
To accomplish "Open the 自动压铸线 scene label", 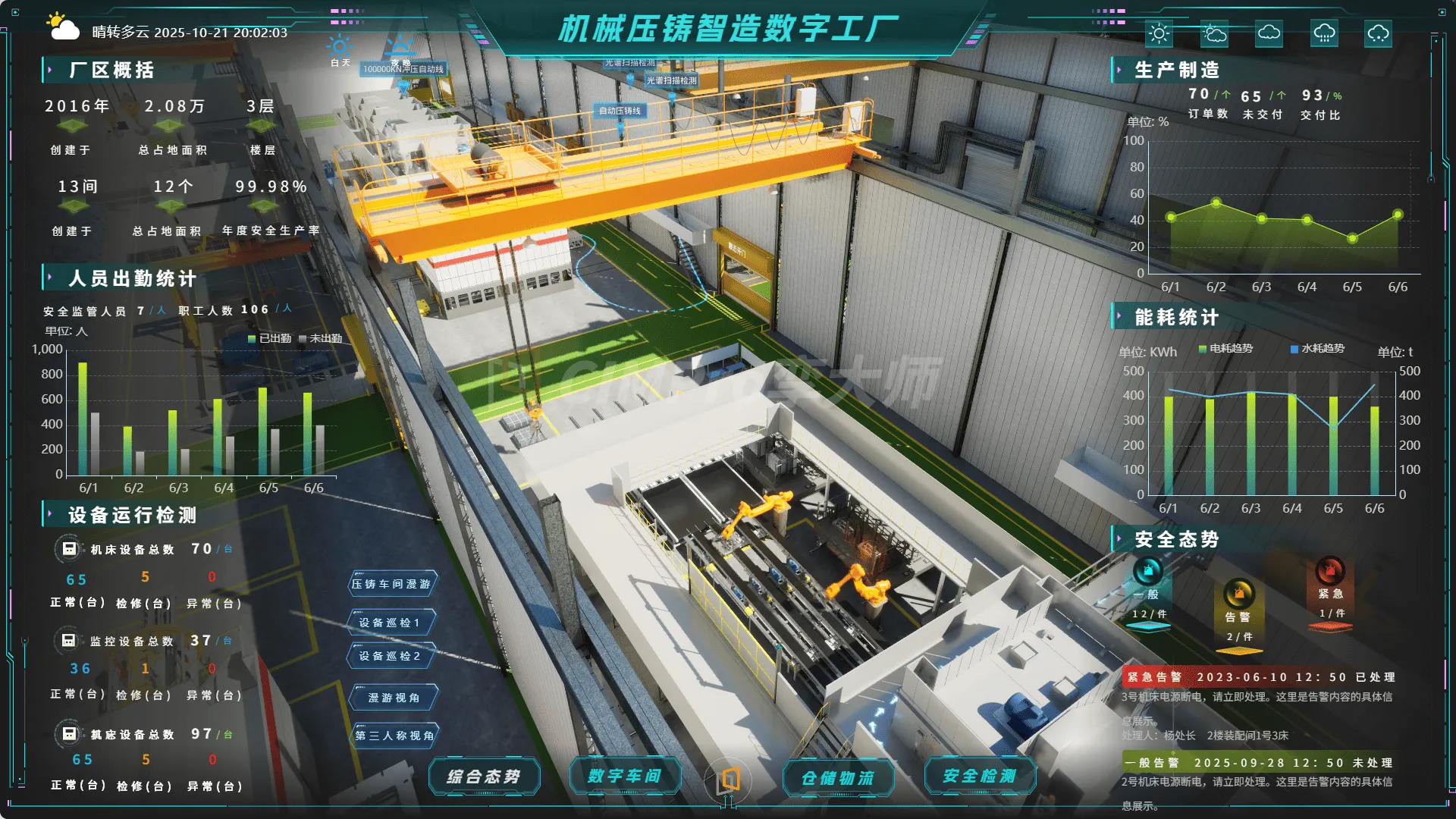I will pos(620,111).
